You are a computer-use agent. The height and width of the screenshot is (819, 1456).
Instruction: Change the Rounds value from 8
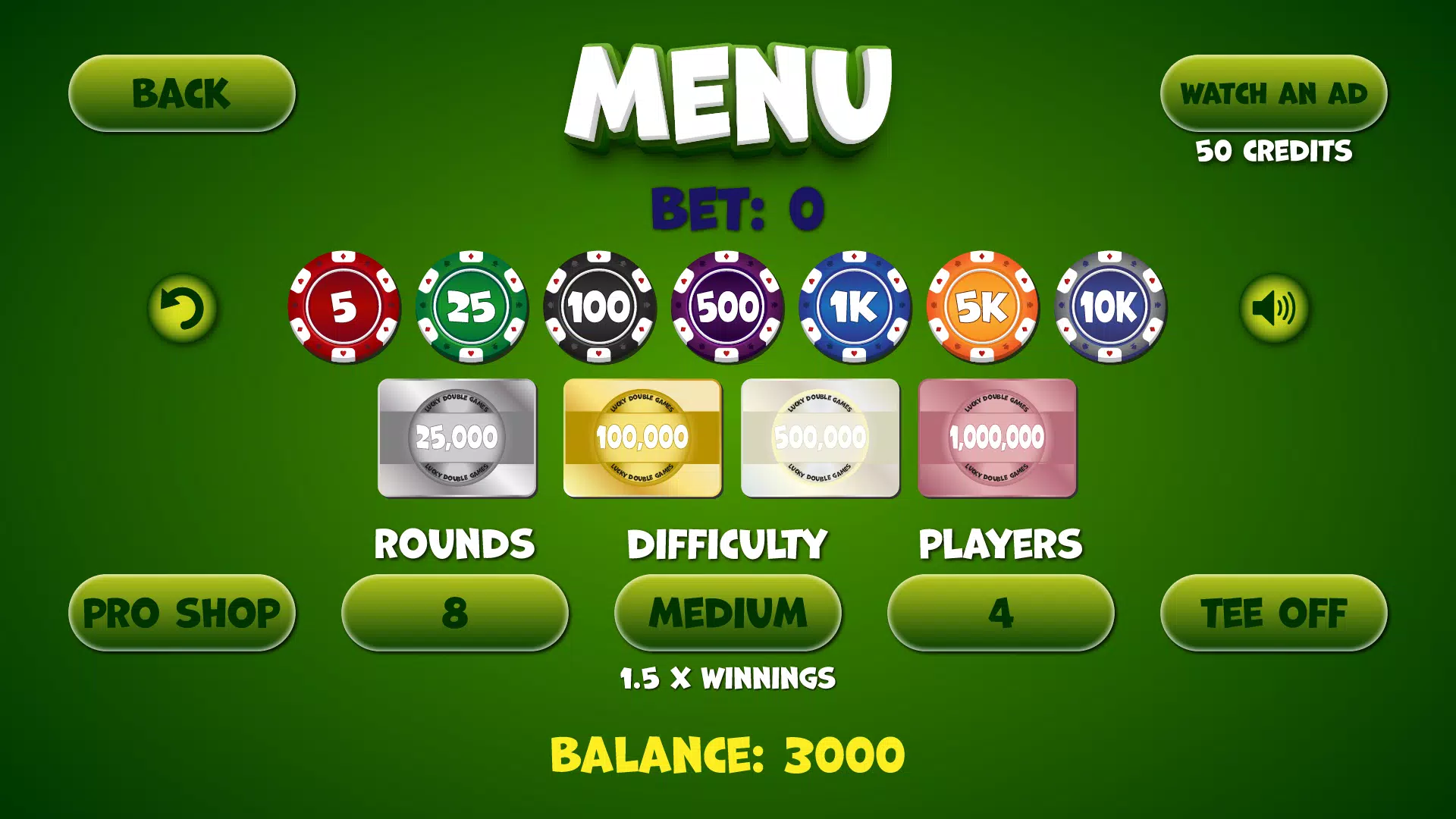point(455,611)
